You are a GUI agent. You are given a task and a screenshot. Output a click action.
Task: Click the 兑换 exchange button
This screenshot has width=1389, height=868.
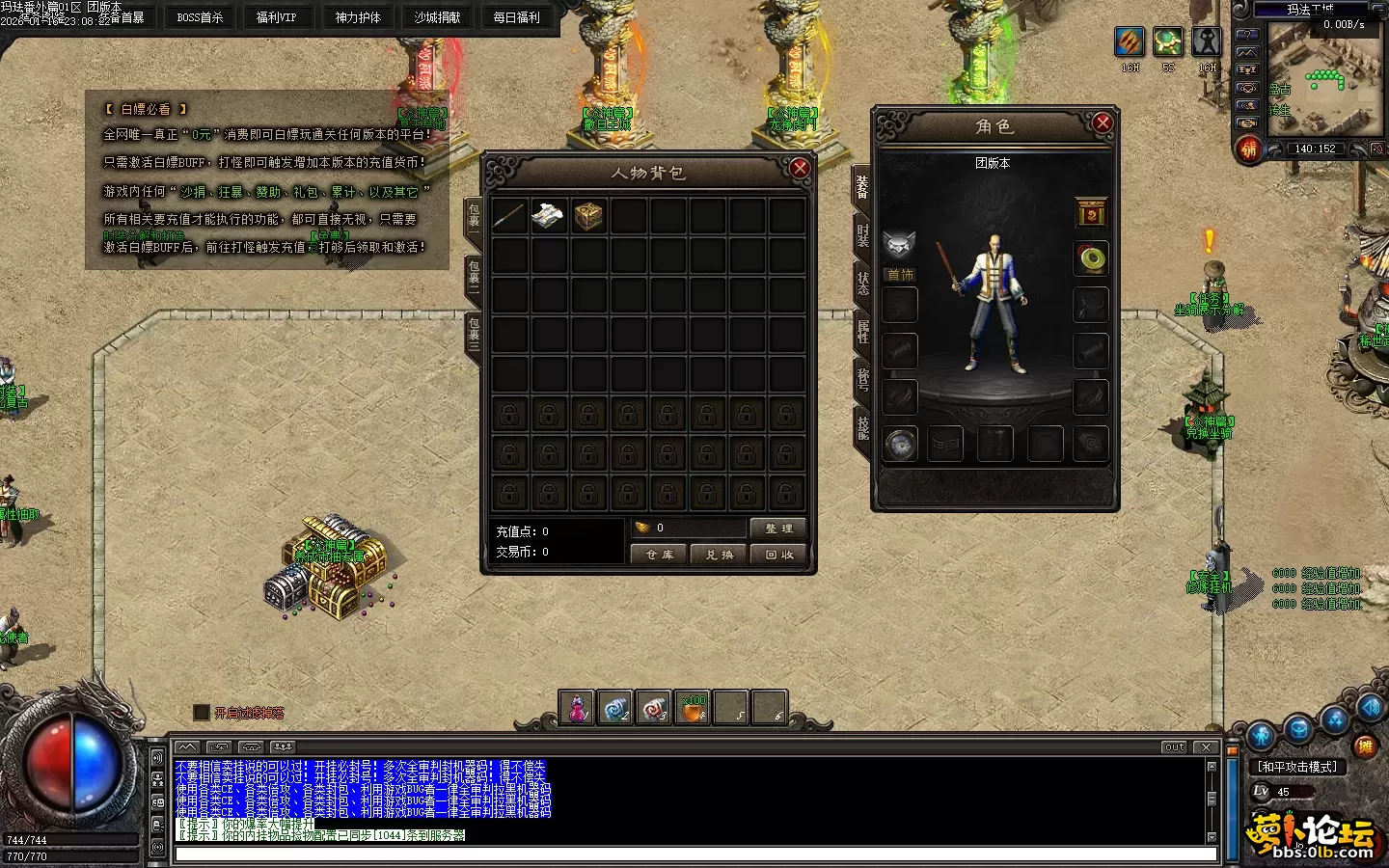click(719, 555)
